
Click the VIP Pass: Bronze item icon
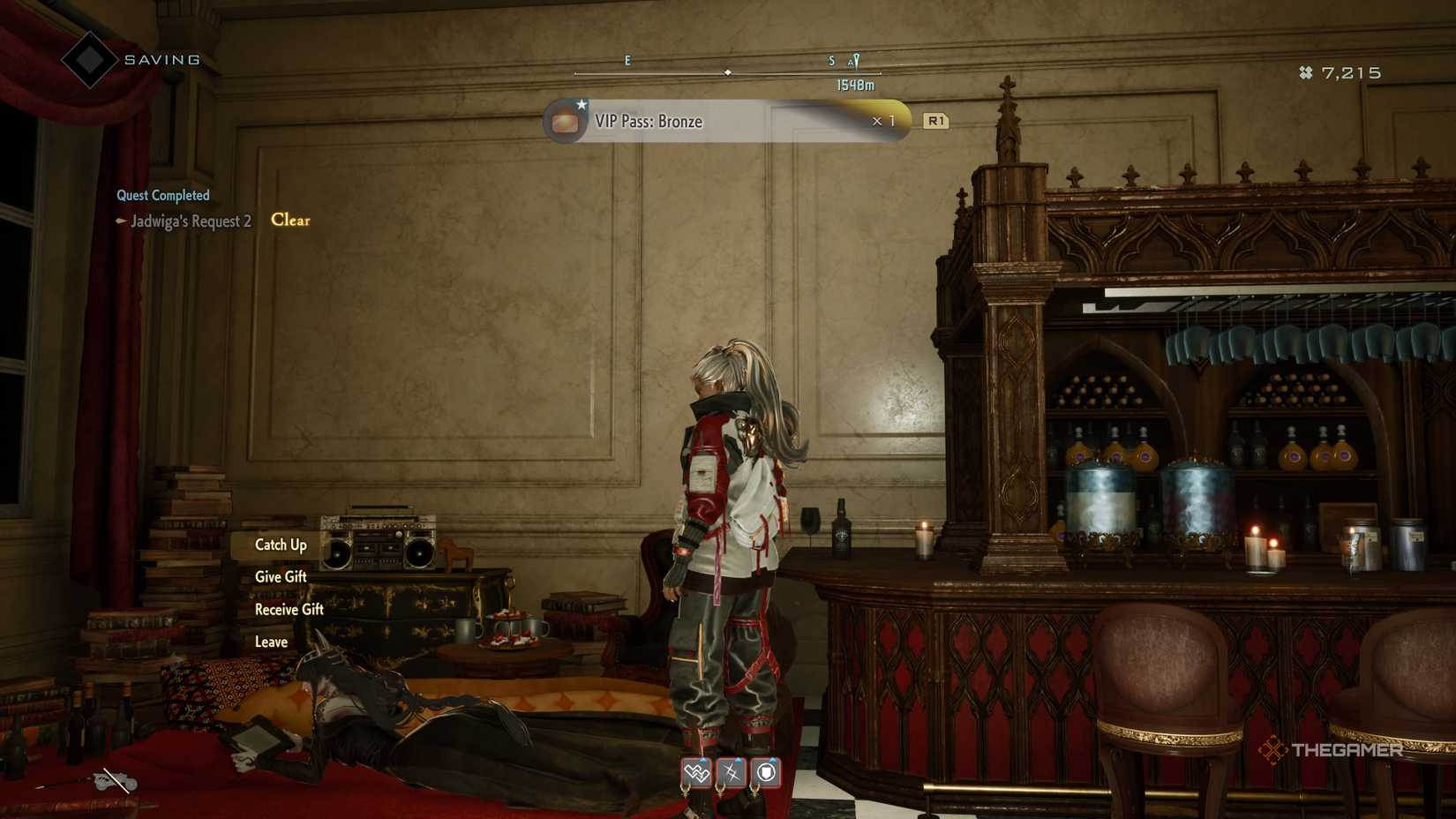tap(564, 121)
